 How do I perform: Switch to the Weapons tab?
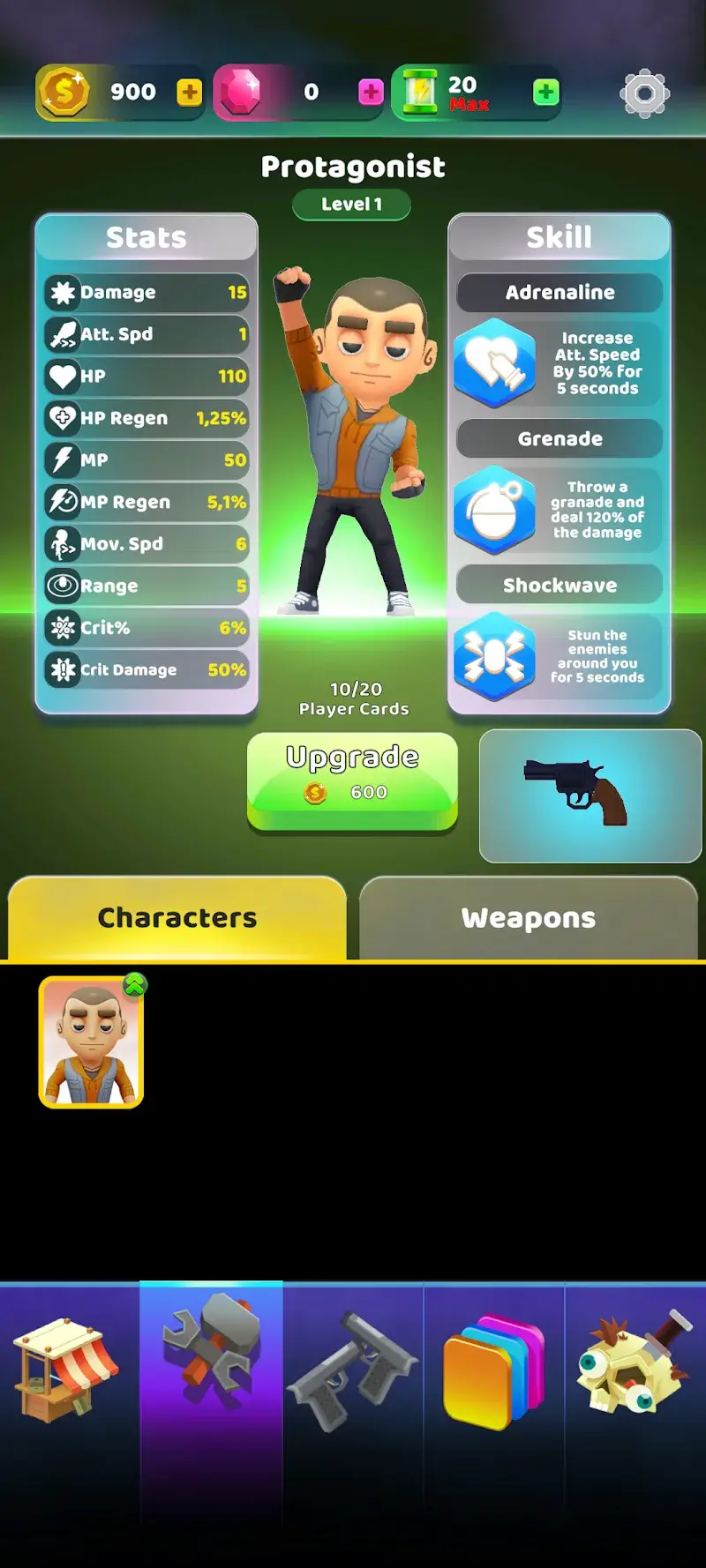click(528, 918)
